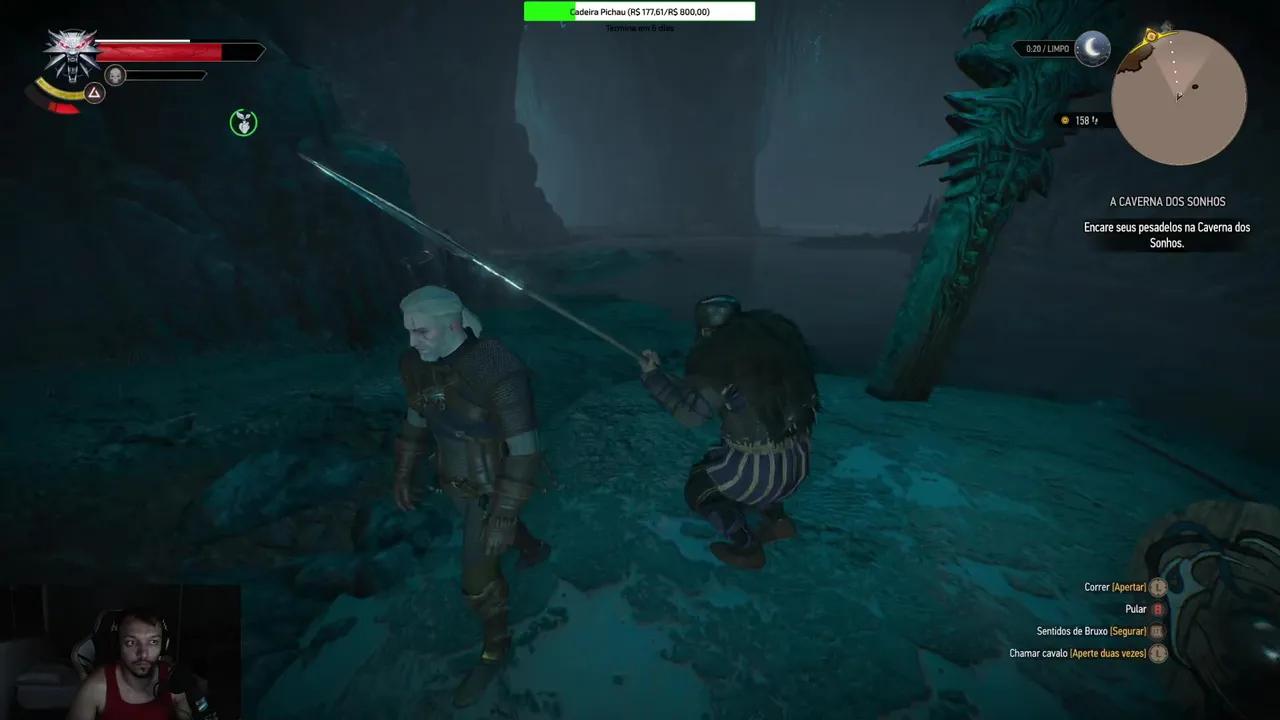
Task: Toggle Chamar cavalo [Aperte duas vezes]
Action: coord(1080,653)
